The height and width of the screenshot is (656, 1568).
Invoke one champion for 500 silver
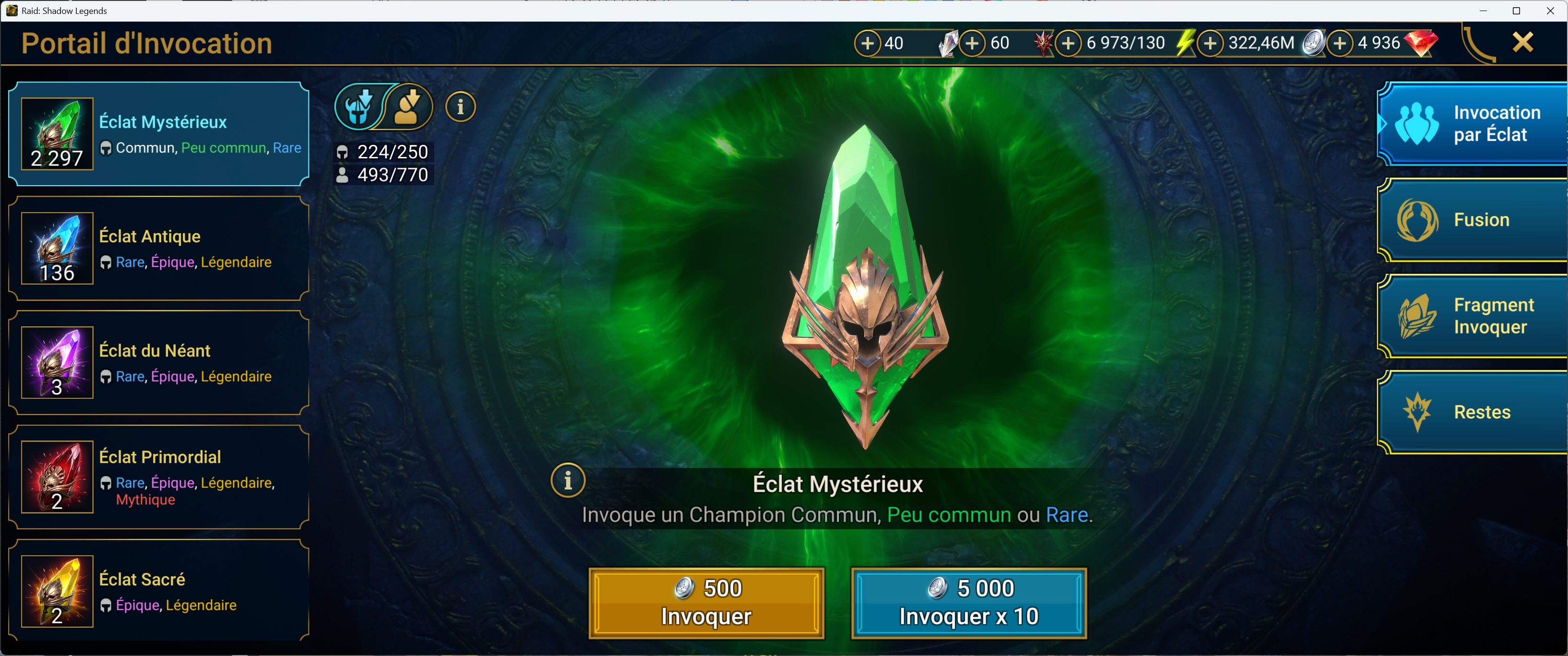click(x=706, y=602)
